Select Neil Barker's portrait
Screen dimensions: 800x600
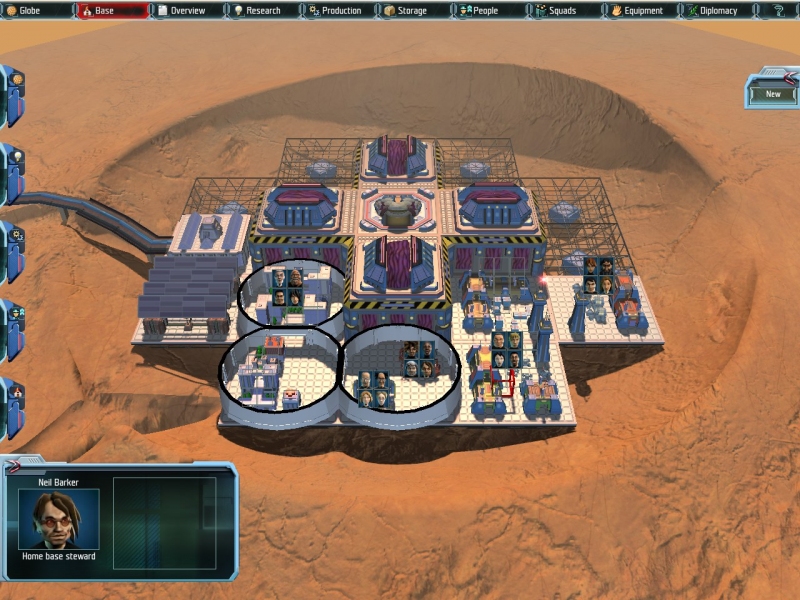(59, 519)
